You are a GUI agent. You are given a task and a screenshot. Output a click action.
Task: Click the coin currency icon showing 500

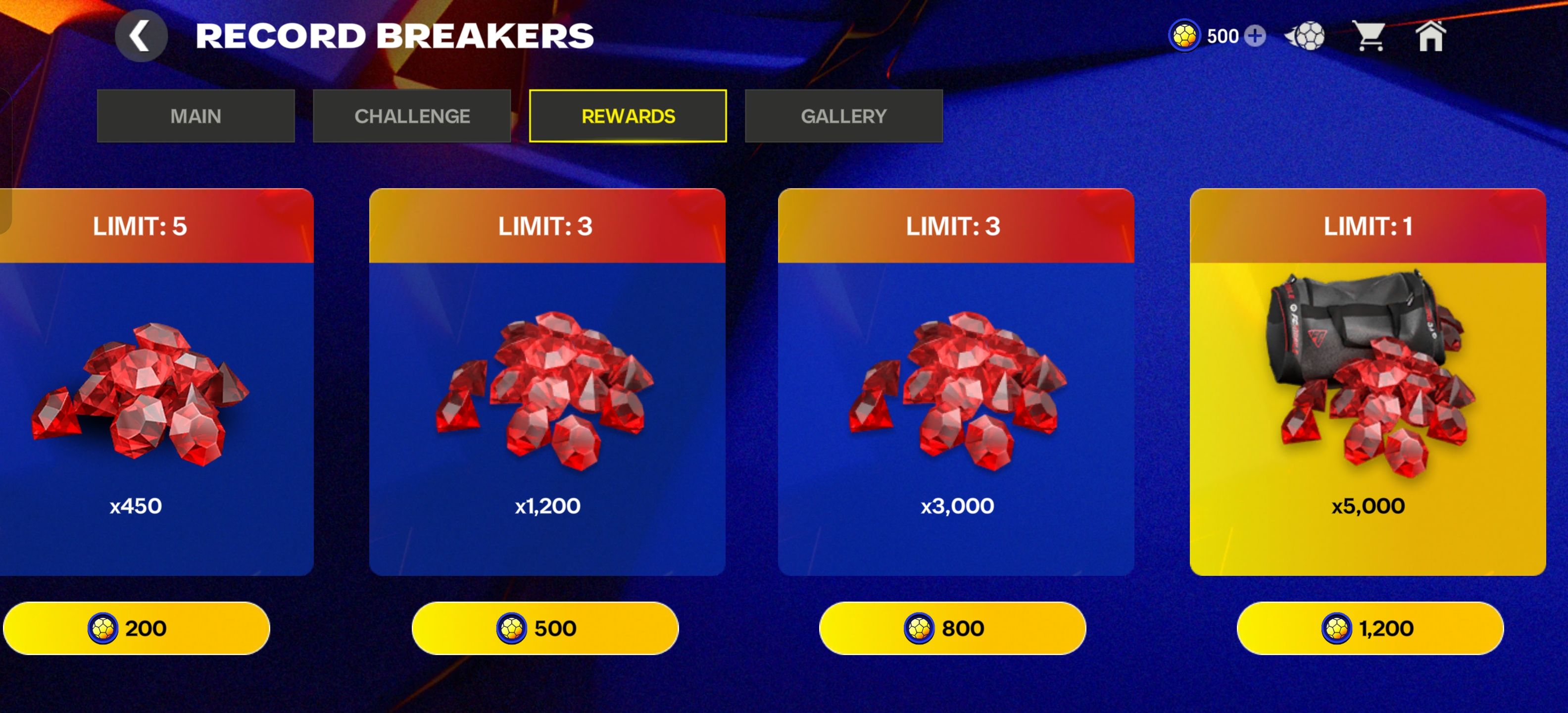coord(1186,37)
